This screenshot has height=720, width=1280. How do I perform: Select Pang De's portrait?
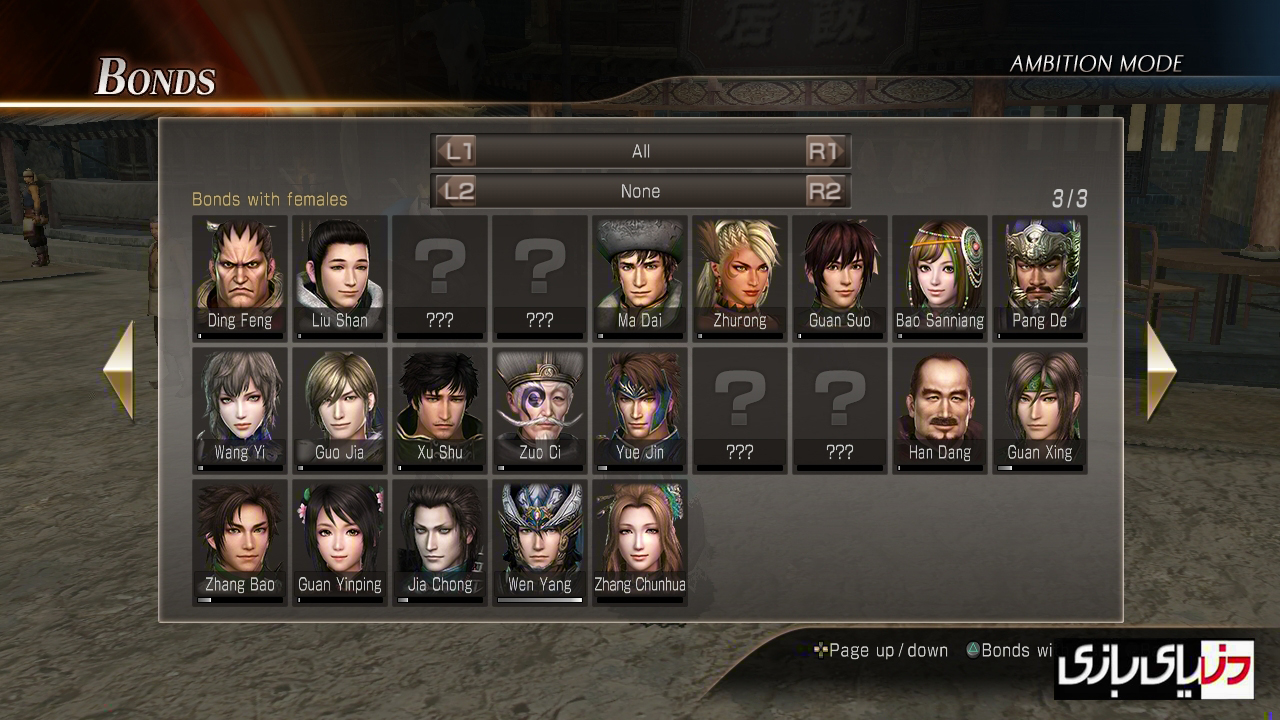tap(1040, 278)
